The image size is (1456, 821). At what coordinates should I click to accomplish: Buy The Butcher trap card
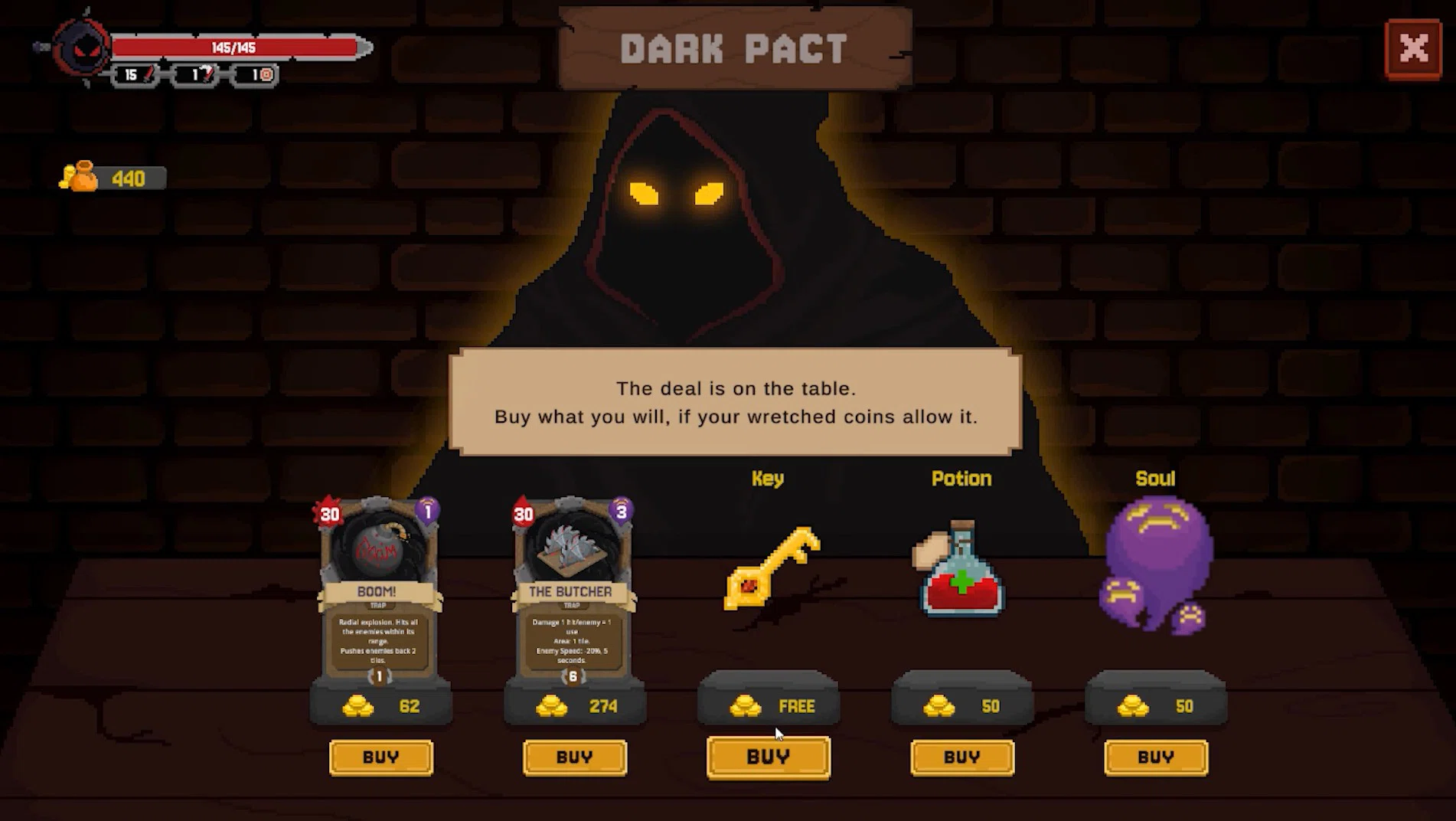(574, 757)
